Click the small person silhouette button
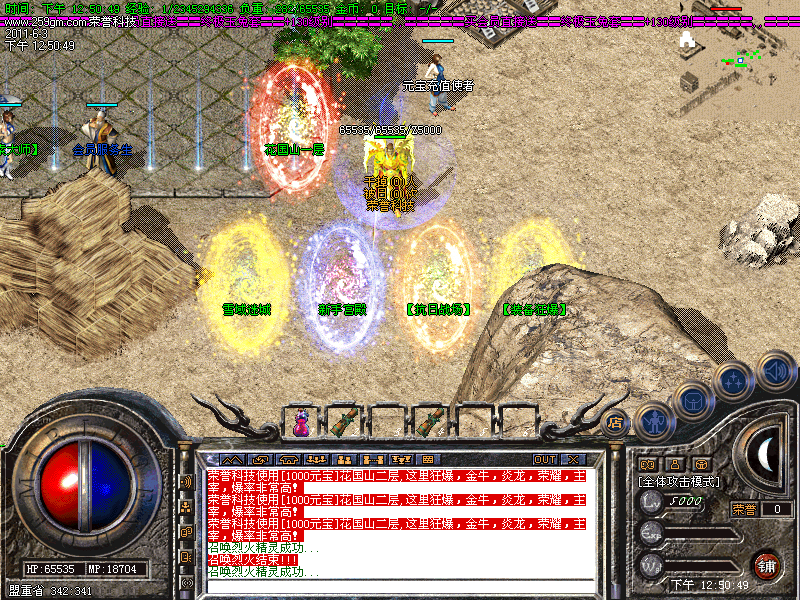The image size is (800, 600). pyautogui.click(x=674, y=465)
